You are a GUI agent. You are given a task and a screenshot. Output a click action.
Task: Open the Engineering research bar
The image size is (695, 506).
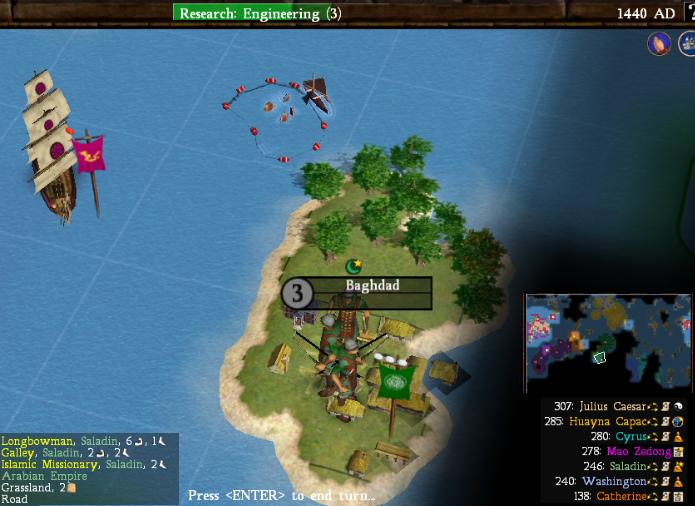point(261,13)
